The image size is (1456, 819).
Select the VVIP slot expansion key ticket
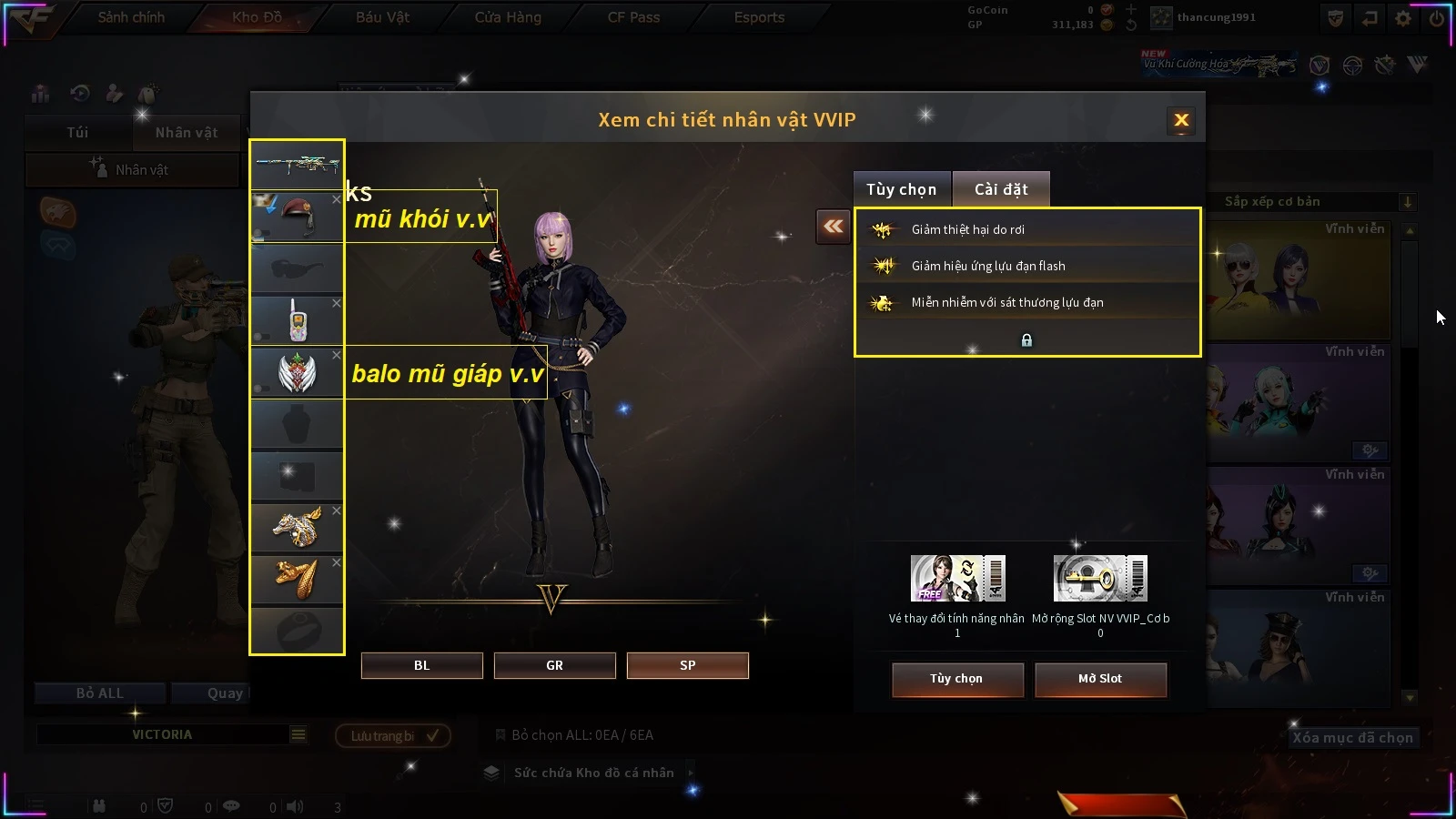click(x=1100, y=579)
